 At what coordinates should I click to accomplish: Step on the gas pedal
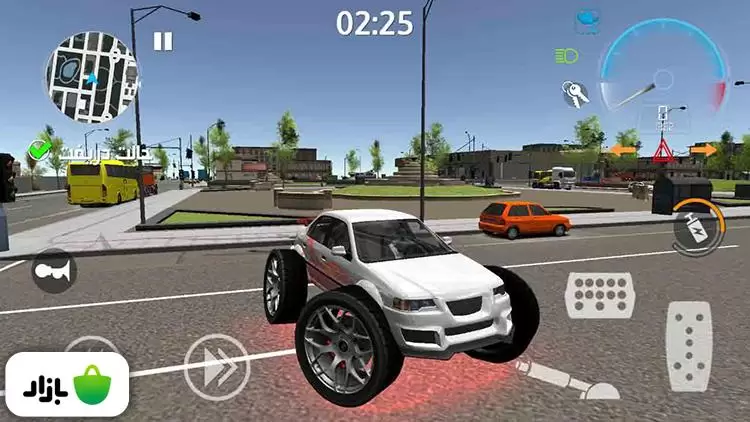point(689,345)
